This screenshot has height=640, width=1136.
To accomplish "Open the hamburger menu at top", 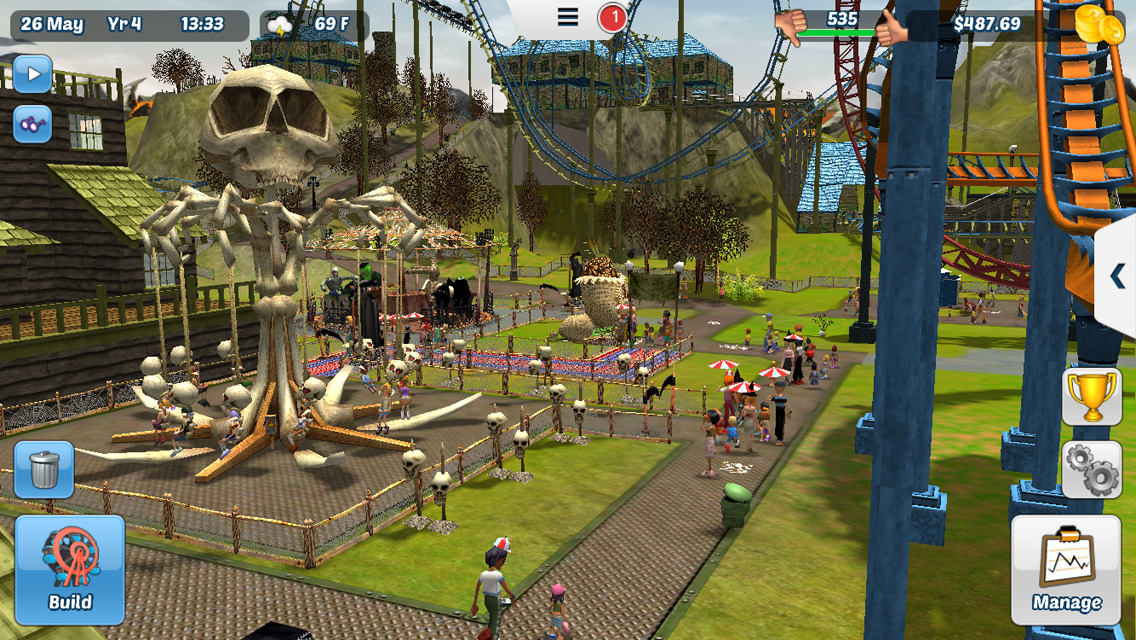I will (568, 17).
